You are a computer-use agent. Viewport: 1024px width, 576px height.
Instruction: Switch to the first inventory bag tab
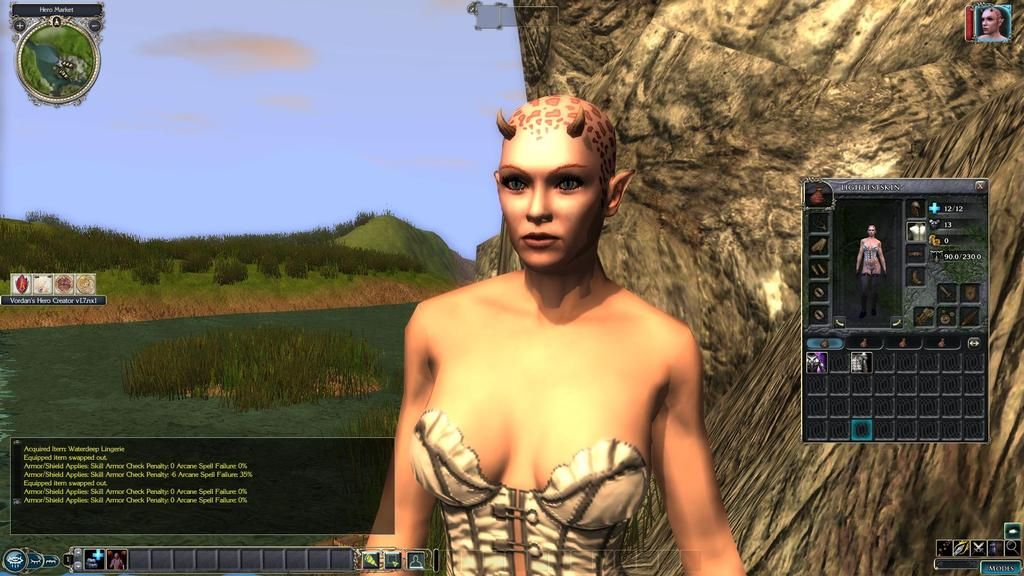[824, 342]
